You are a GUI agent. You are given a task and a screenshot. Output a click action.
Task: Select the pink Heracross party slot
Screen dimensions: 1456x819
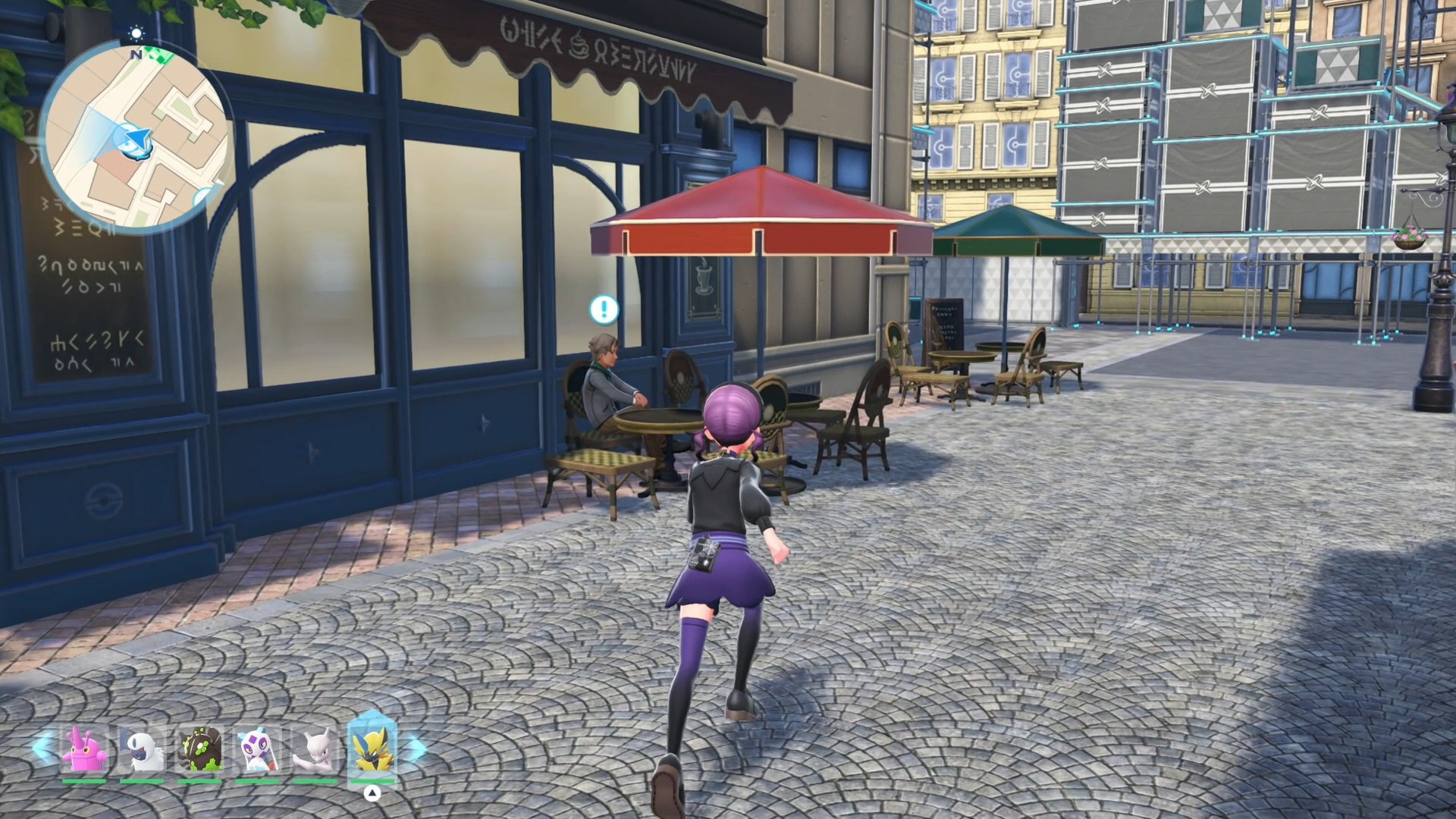(x=84, y=751)
